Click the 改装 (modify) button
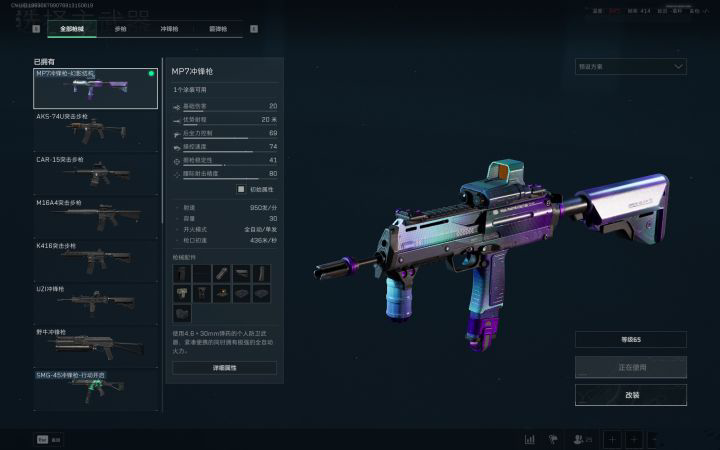This screenshot has width=720, height=450. [630, 395]
